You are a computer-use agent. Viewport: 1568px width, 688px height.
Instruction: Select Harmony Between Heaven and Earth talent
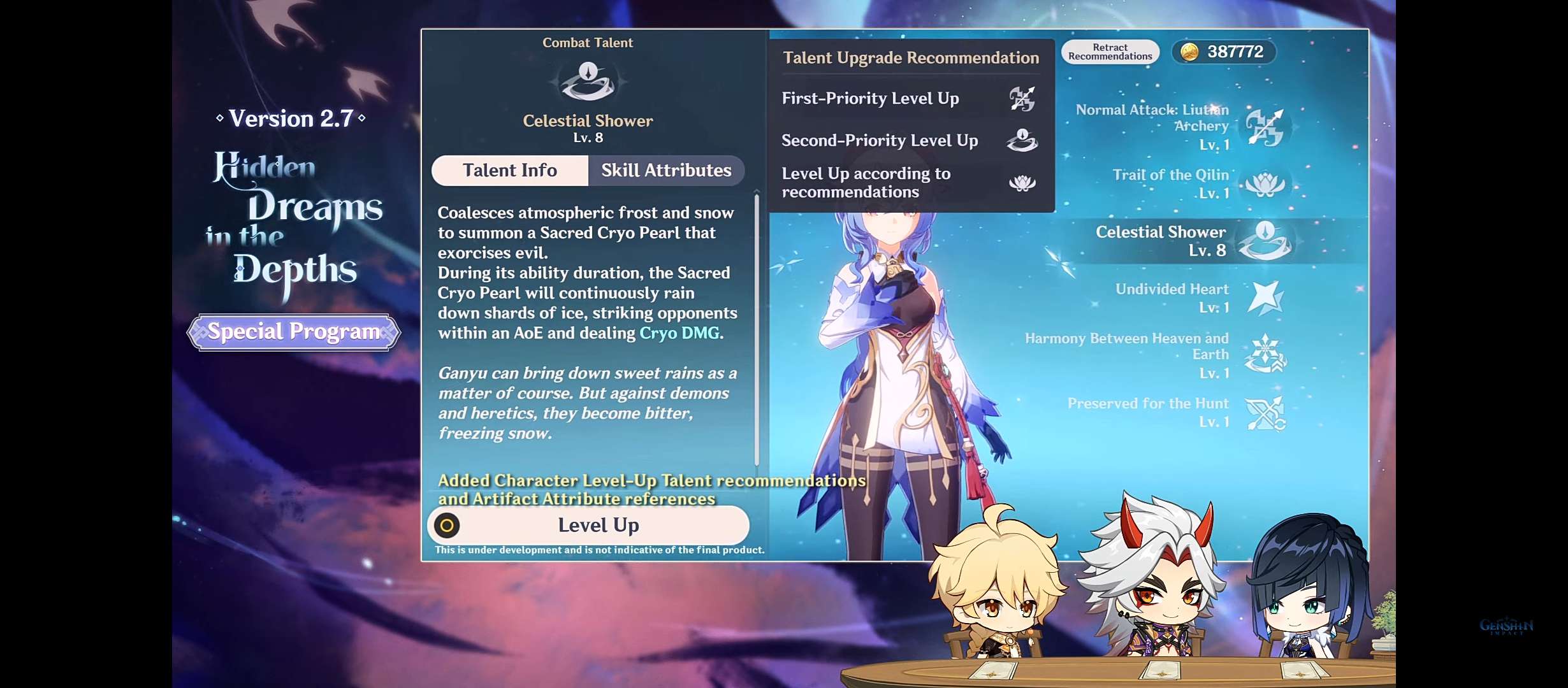point(1265,355)
